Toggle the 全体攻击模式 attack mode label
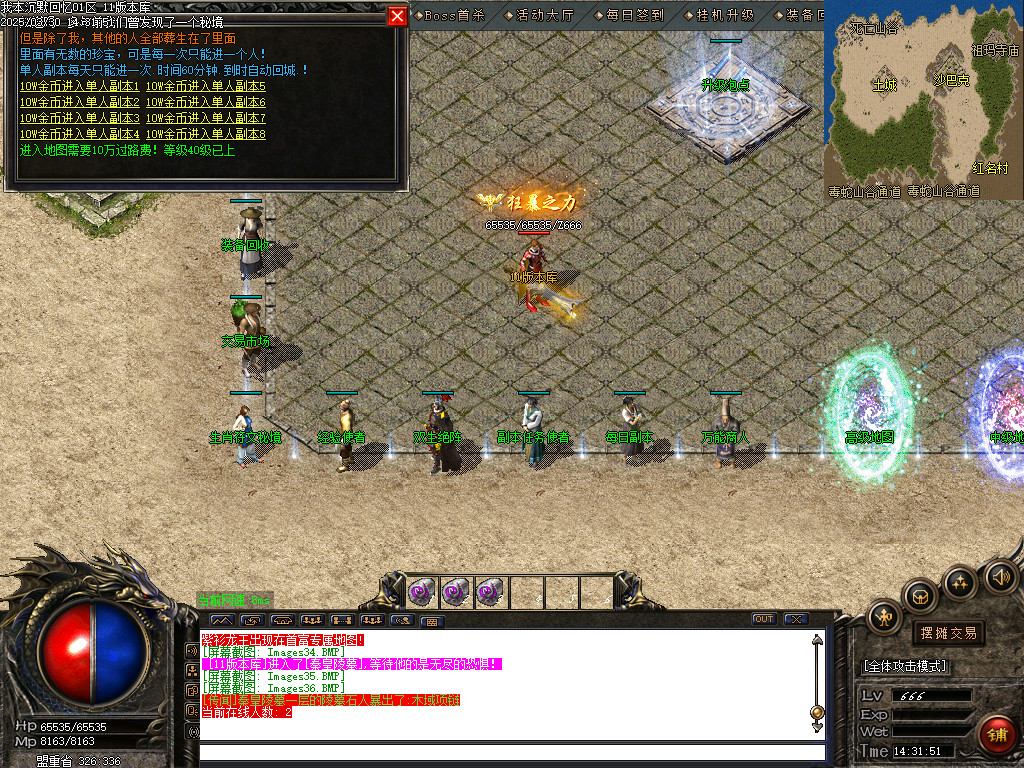1024x768 pixels. pos(906,666)
